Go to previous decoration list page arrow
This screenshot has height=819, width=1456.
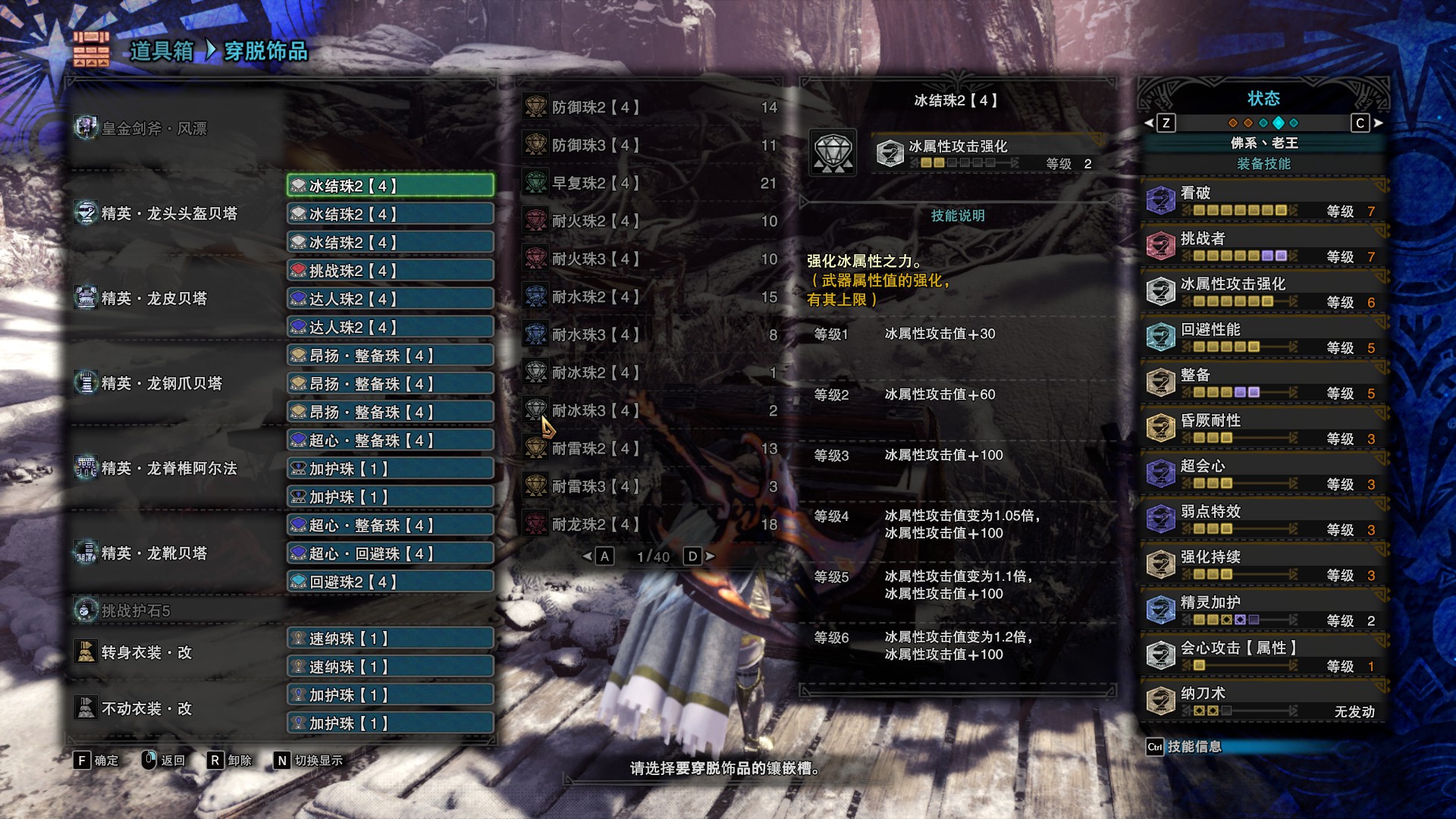coord(588,557)
